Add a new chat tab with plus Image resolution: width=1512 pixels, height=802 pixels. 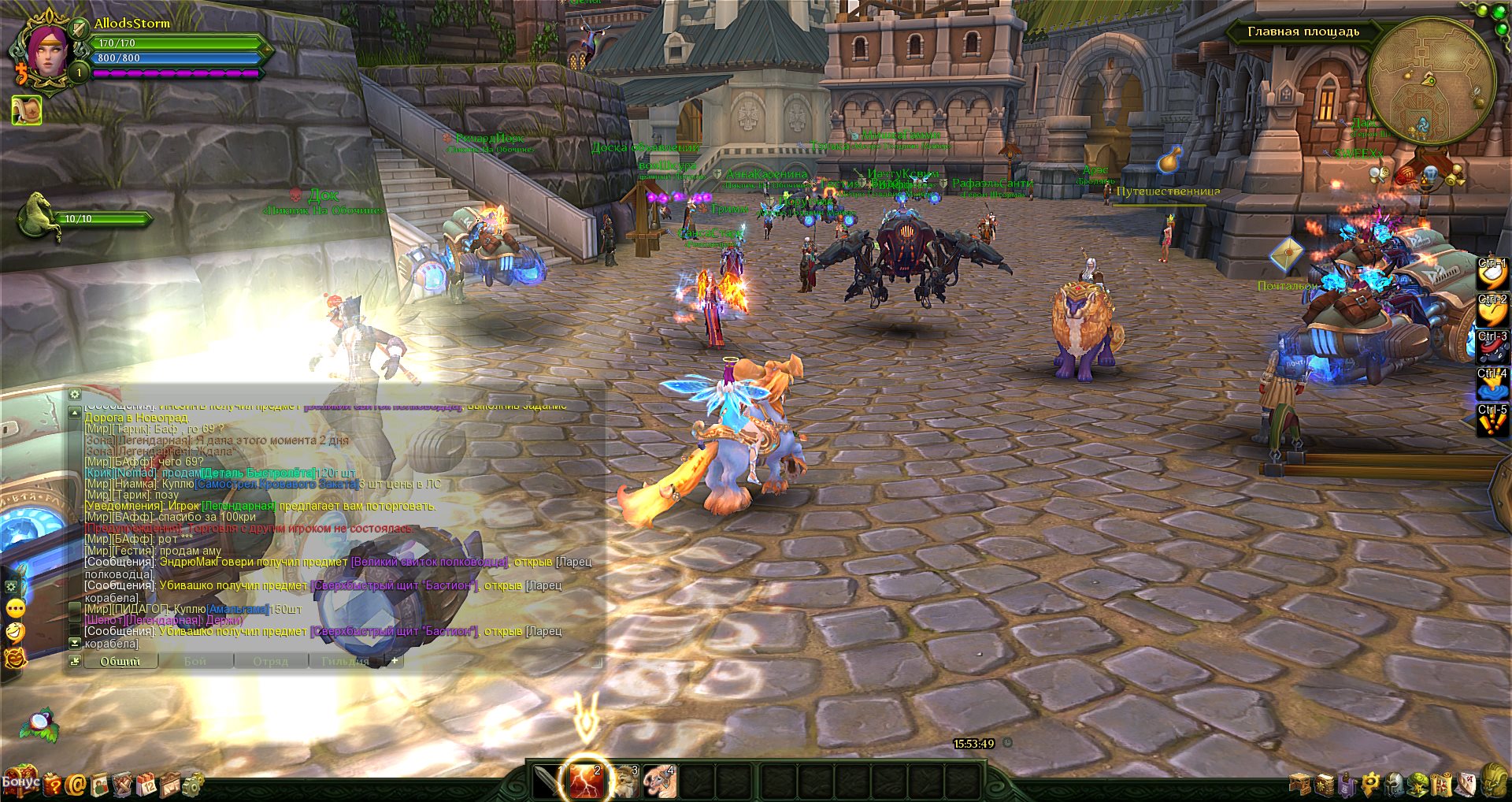pyautogui.click(x=395, y=661)
